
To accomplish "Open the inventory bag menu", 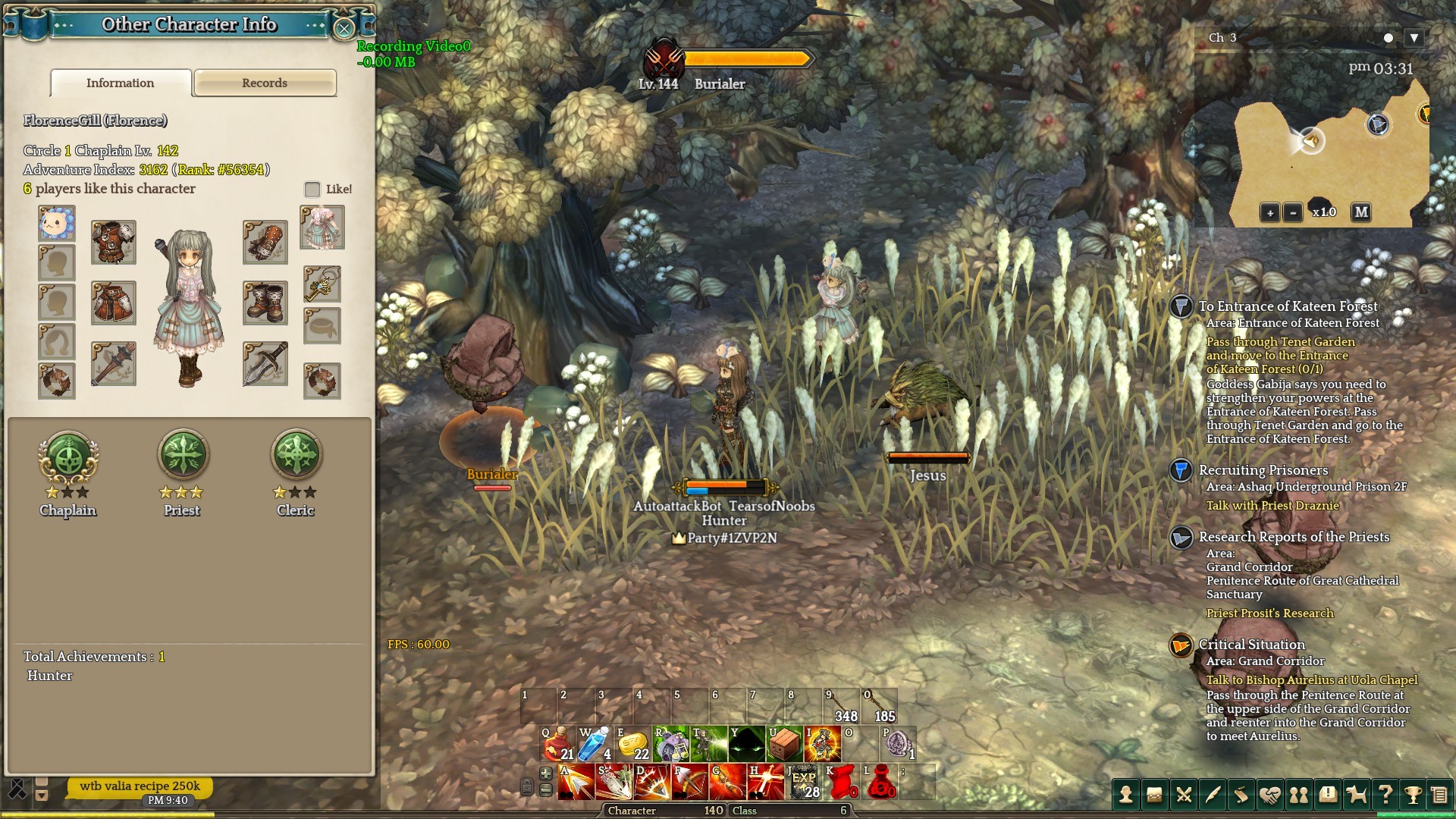I will pos(1154,795).
